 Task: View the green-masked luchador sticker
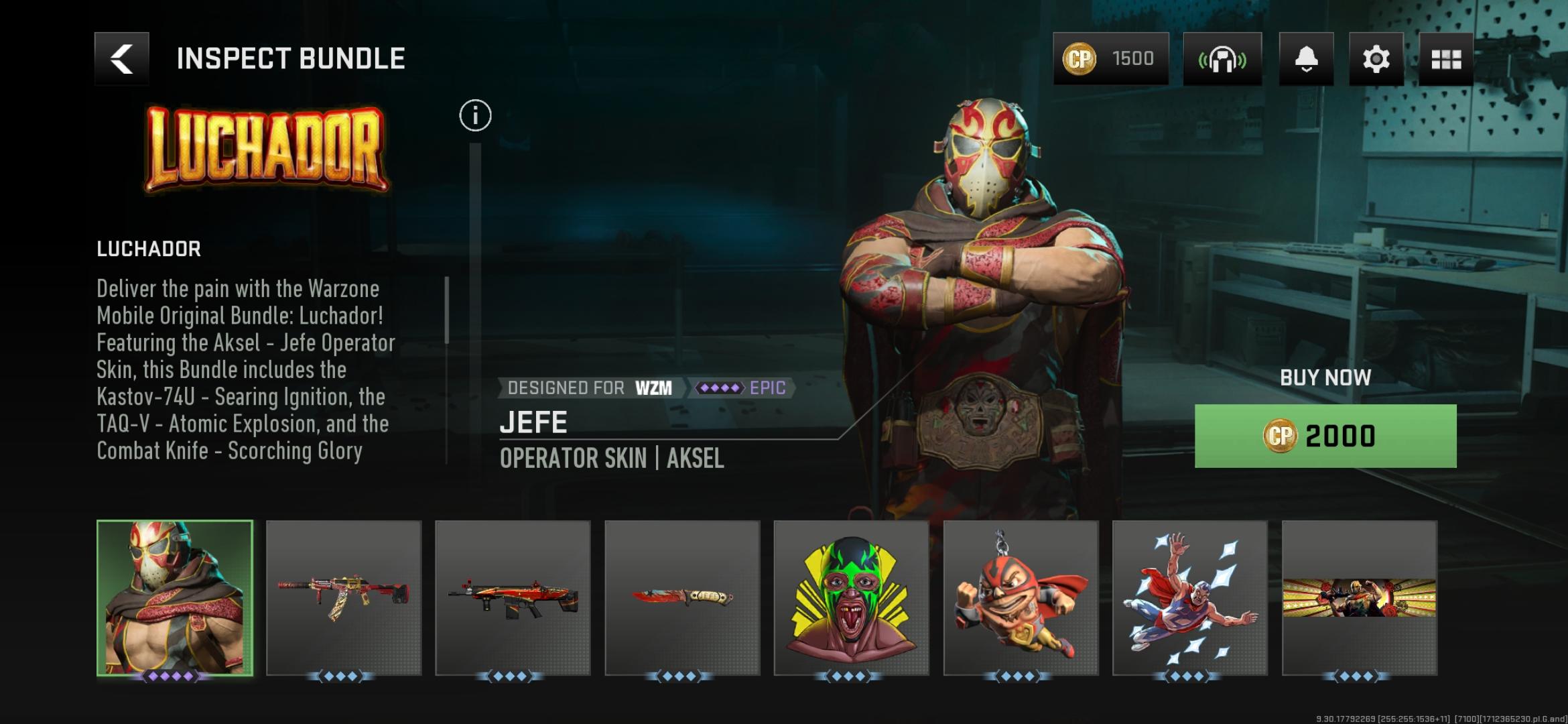(851, 597)
